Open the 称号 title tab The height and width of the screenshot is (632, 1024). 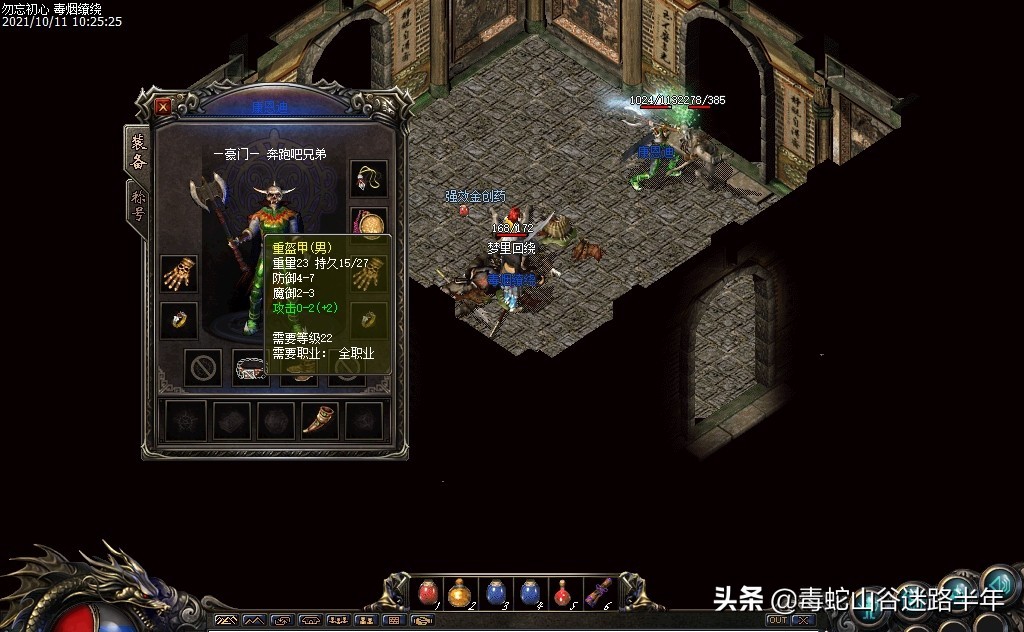pos(139,208)
